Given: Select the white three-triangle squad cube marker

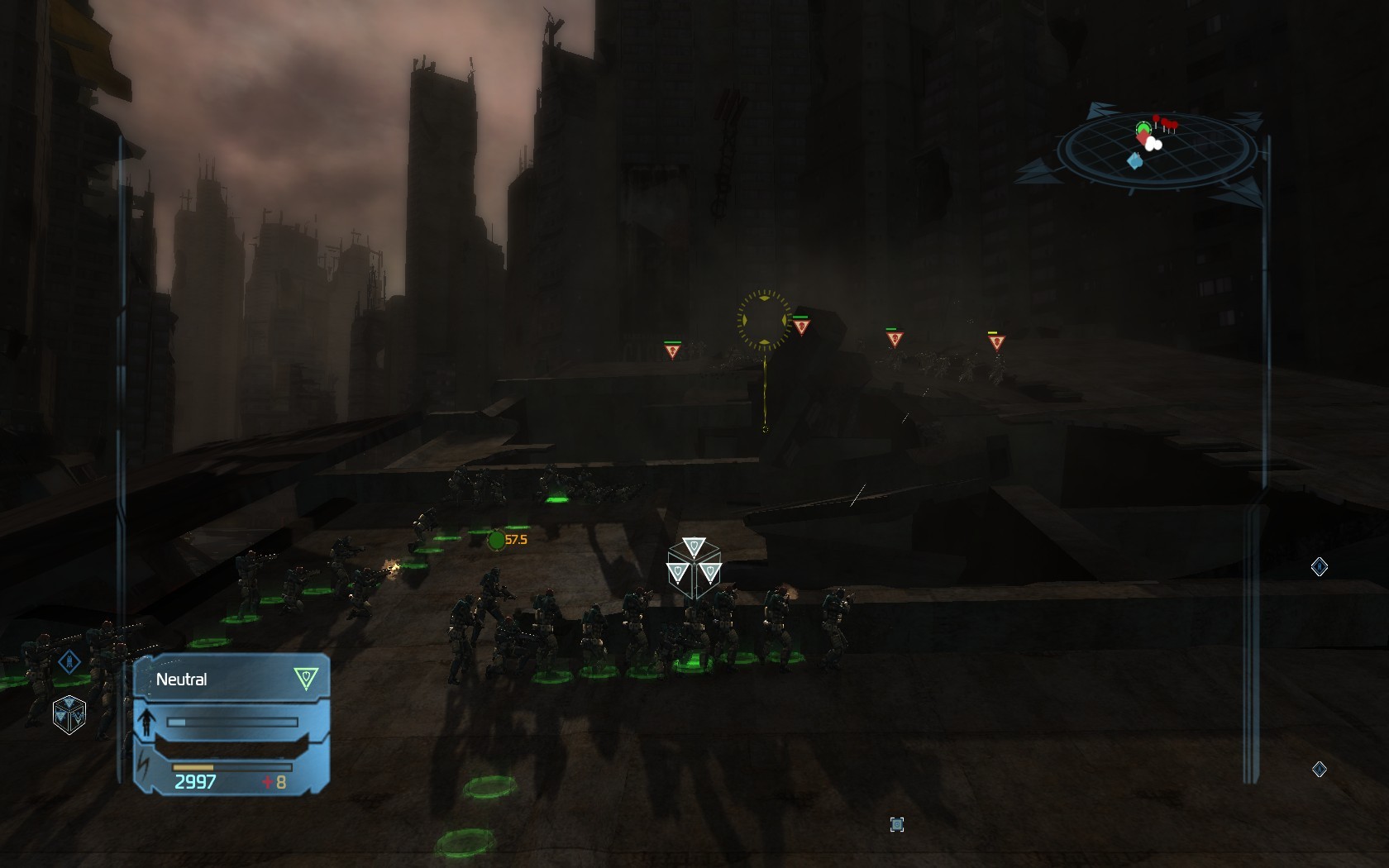Looking at the screenshot, I should click(x=694, y=567).
